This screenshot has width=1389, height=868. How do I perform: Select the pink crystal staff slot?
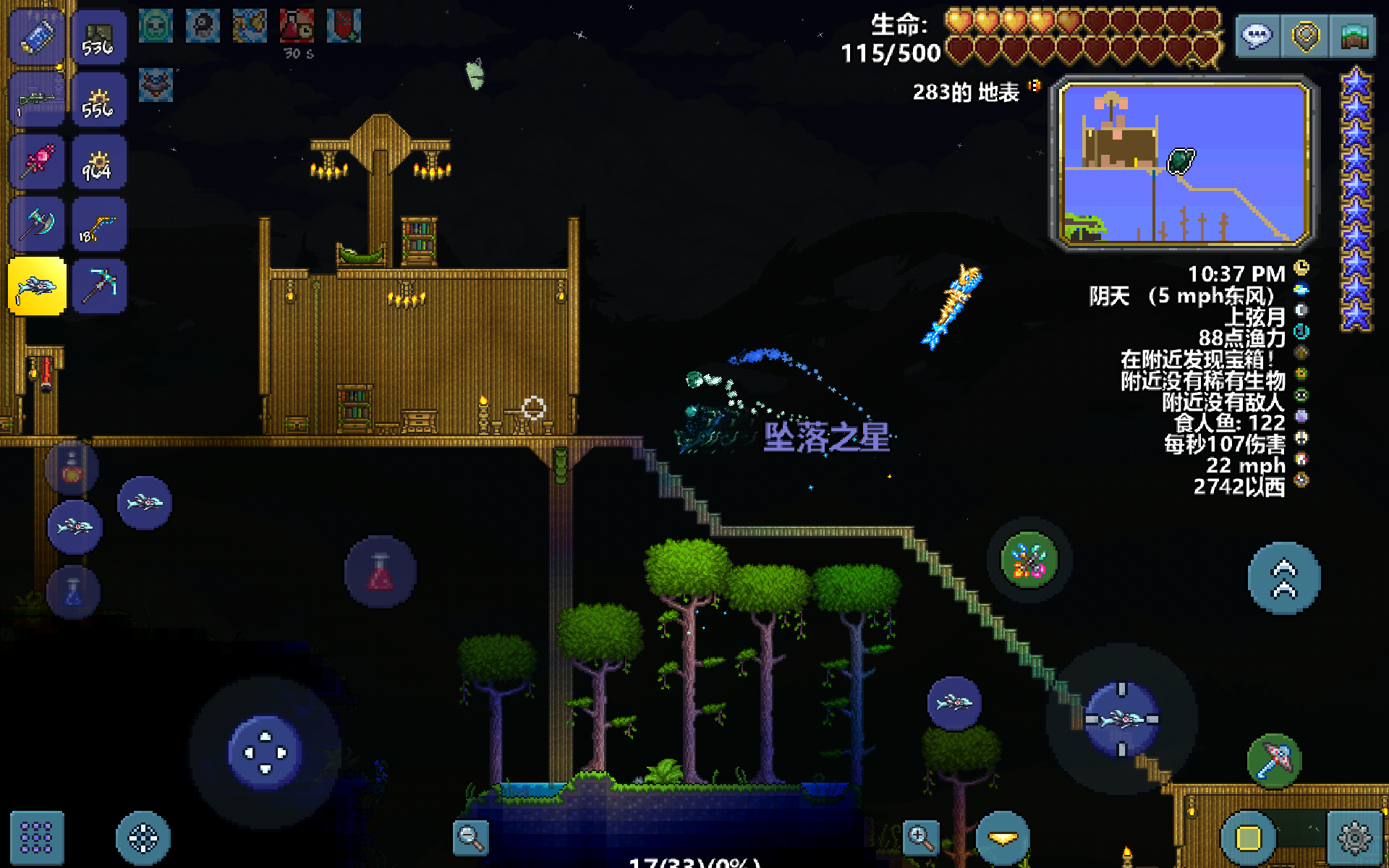pyautogui.click(x=36, y=163)
